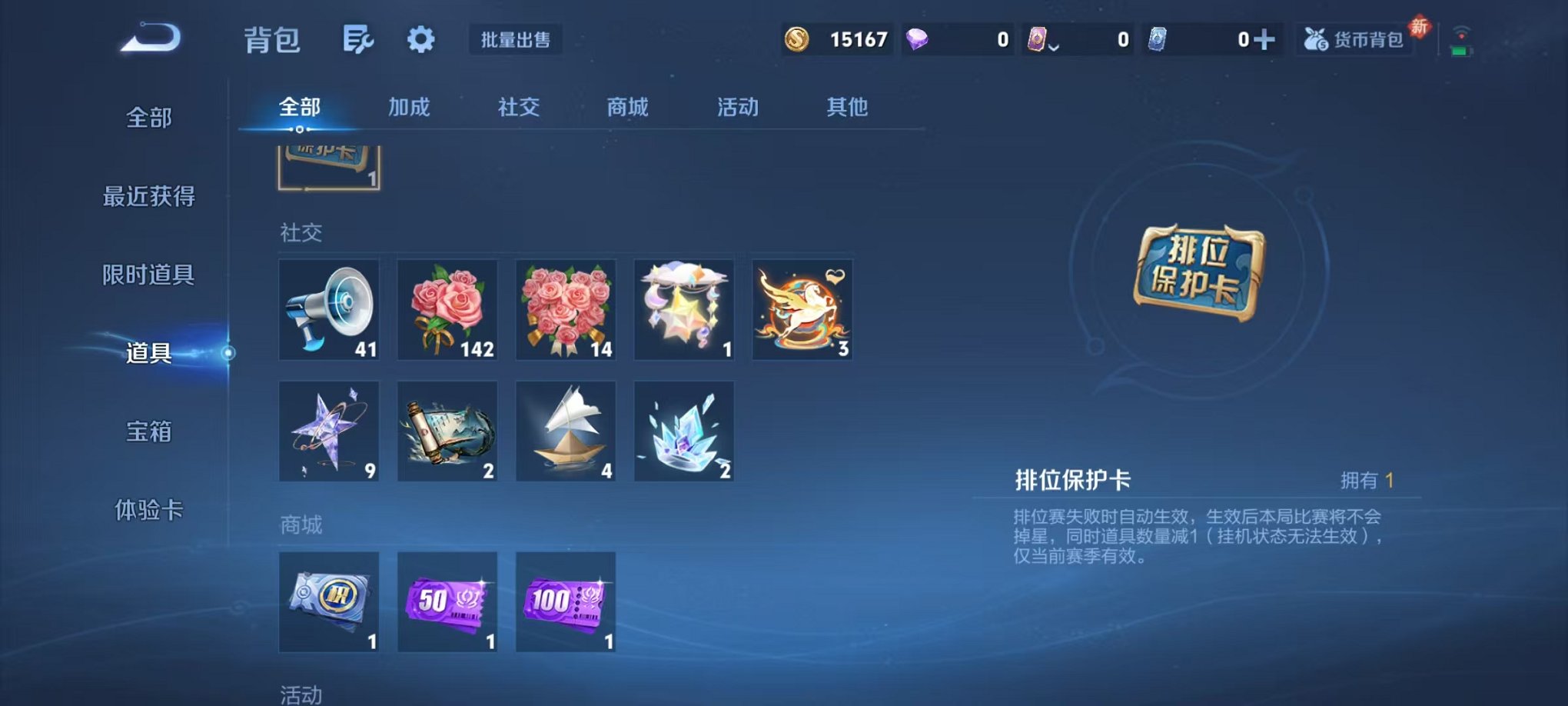Select the purple 50 coupon item
The image size is (1568, 706).
click(x=447, y=602)
